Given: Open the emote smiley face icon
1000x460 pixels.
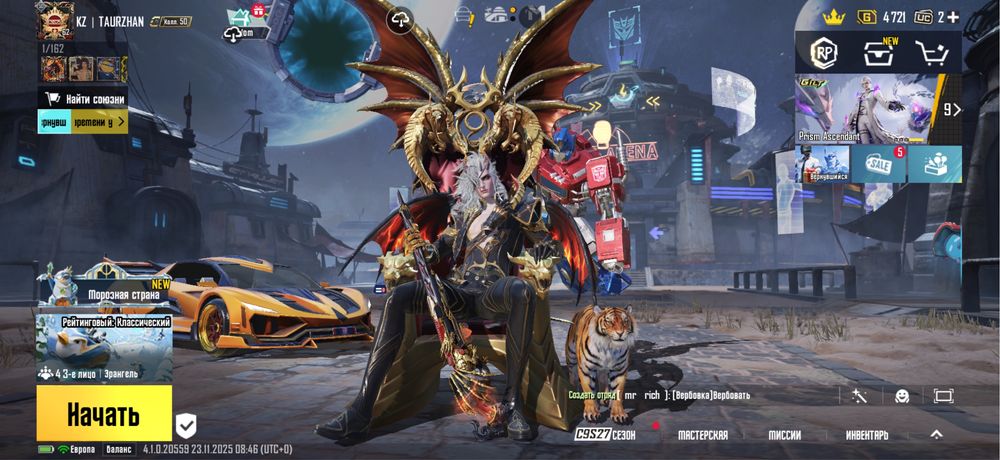Looking at the screenshot, I should click(x=902, y=396).
